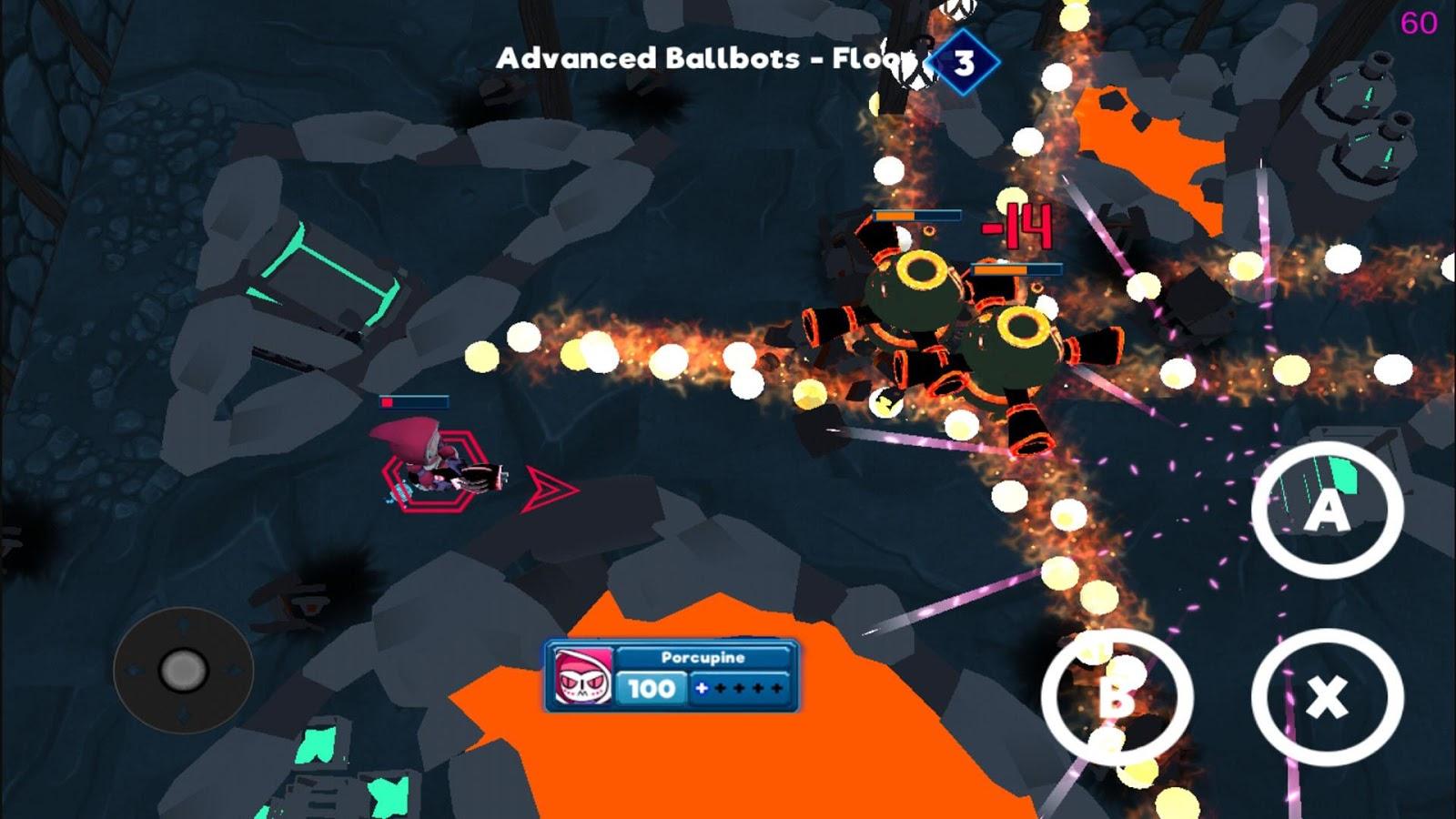1456x819 pixels.
Task: Tap the blue diamond floor indicator
Action: (x=965, y=60)
